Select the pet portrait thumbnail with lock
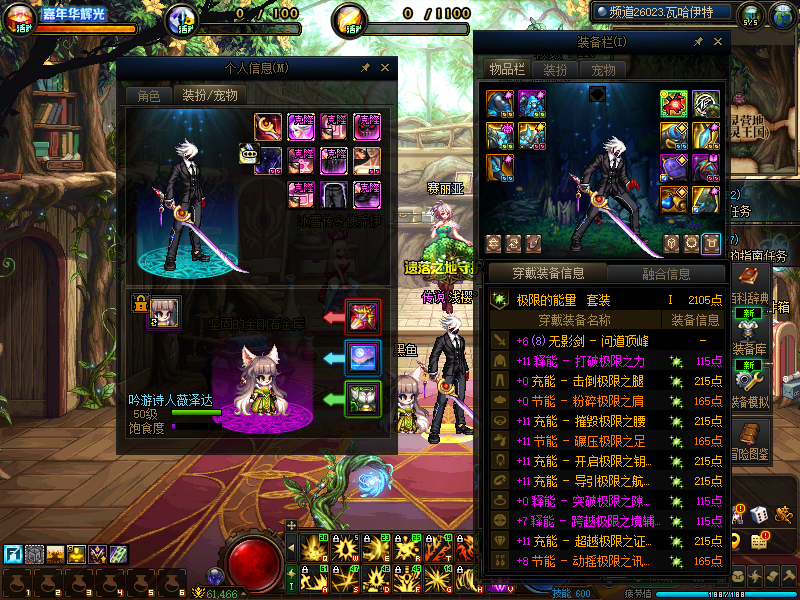The height and width of the screenshot is (600, 800). (164, 312)
